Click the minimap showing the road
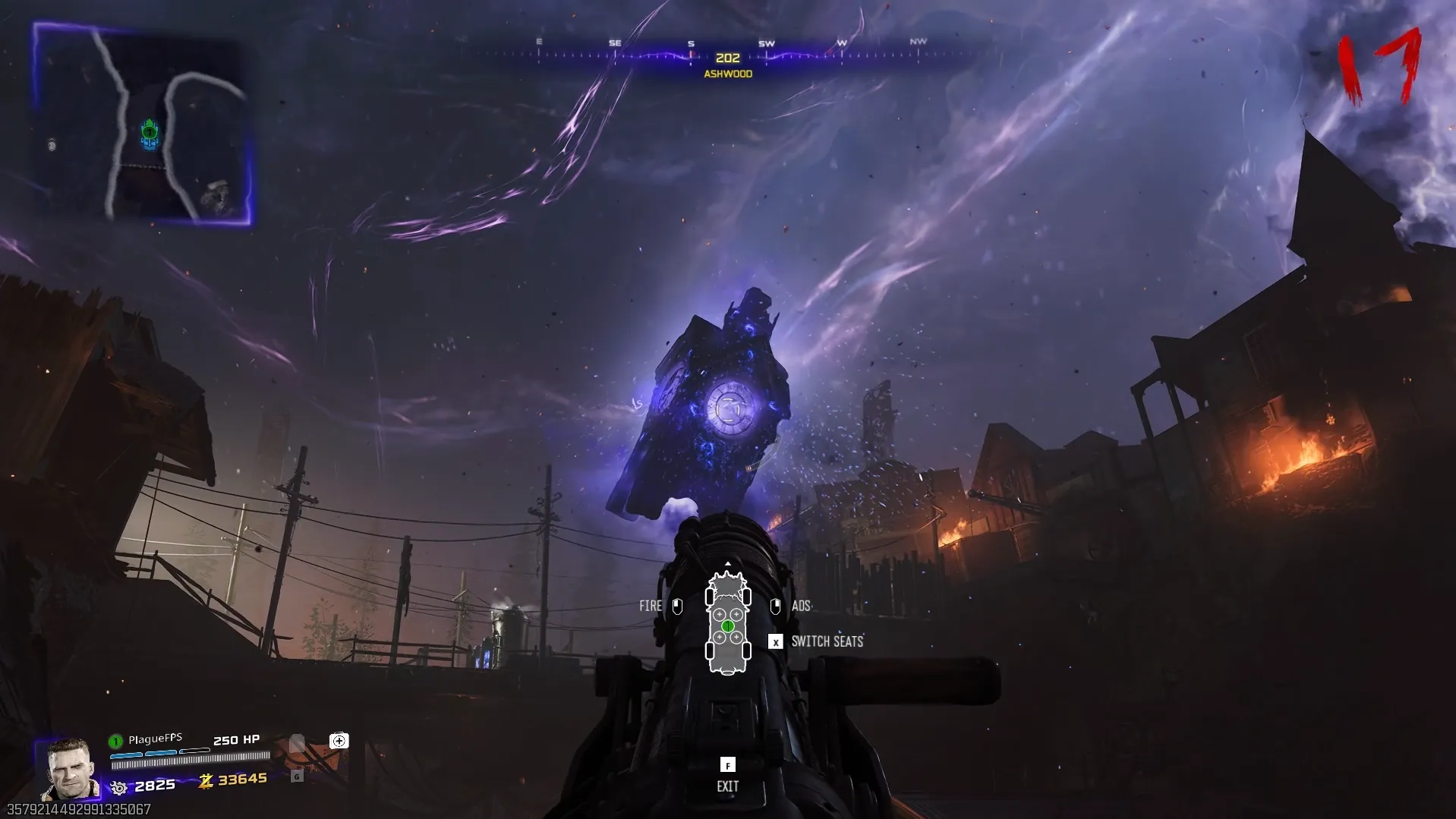 coord(143,125)
